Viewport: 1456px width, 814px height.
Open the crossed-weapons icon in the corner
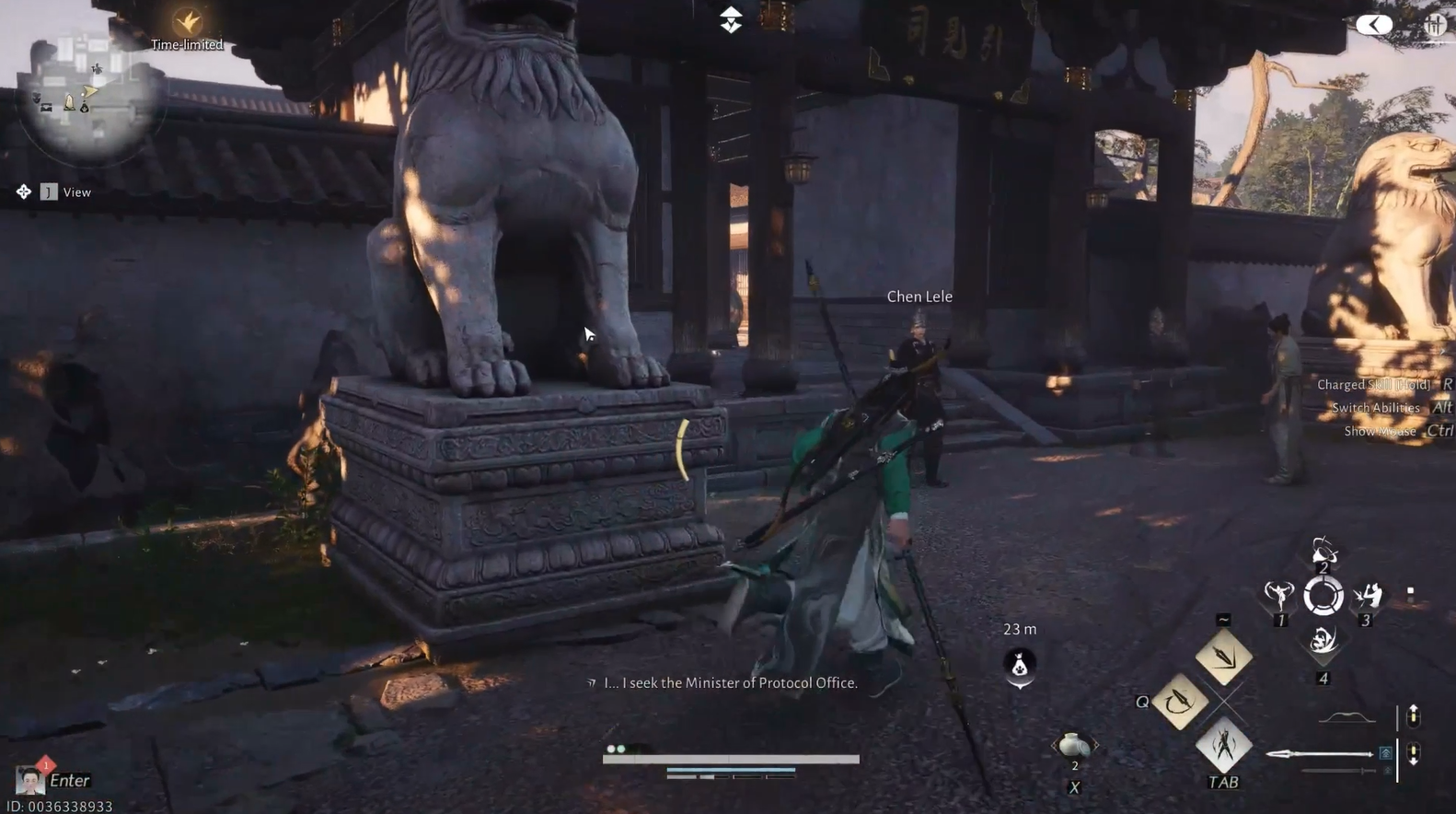[x=1435, y=25]
